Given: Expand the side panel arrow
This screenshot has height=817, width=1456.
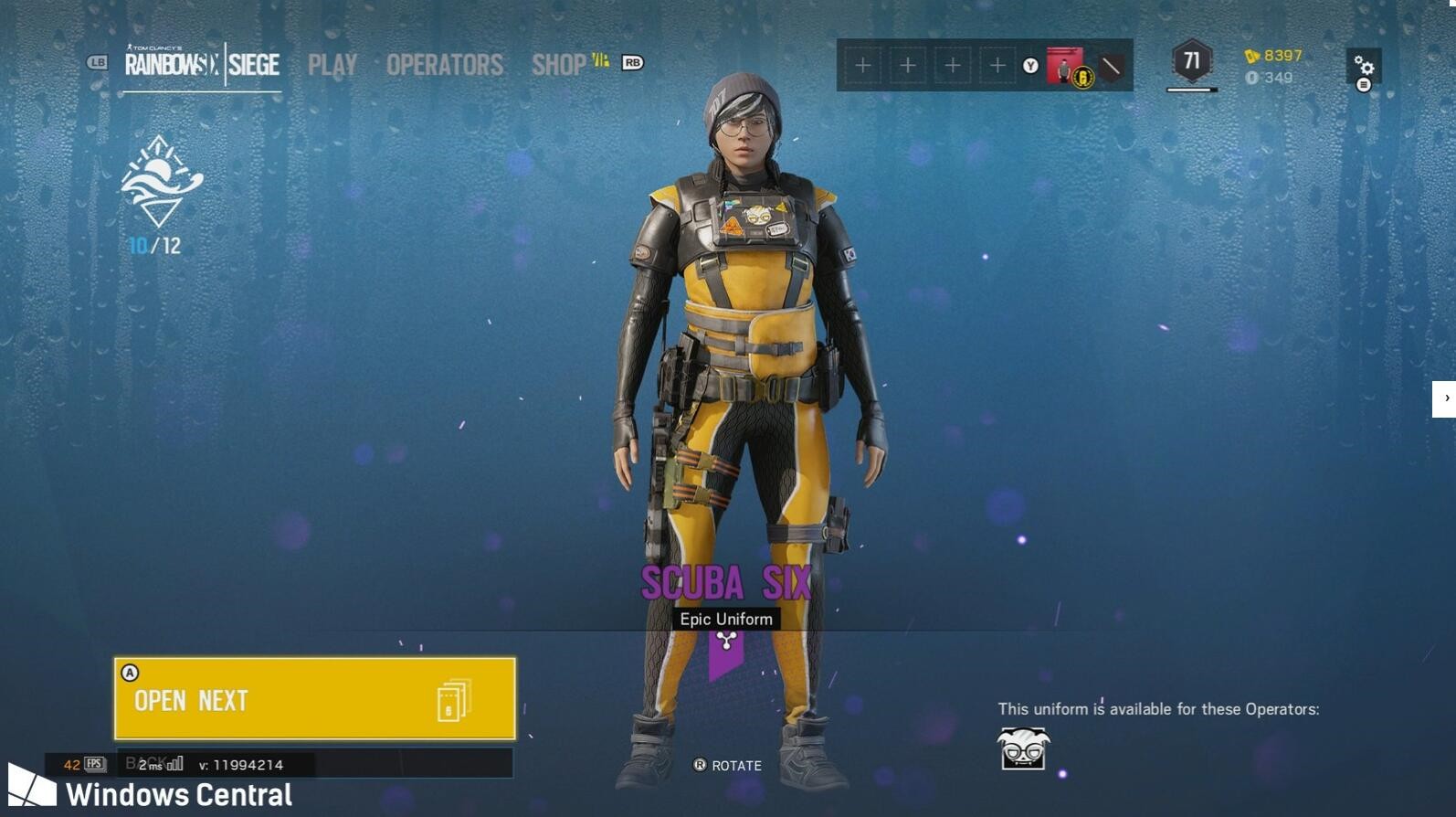Looking at the screenshot, I should 1445,398.
